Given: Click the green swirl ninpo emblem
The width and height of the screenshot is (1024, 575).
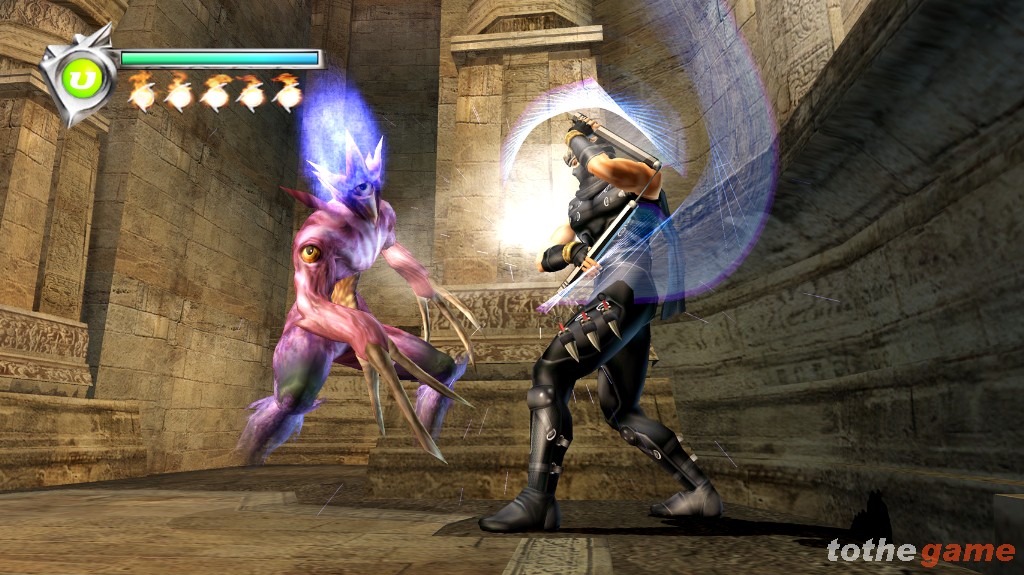Looking at the screenshot, I should pyautogui.click(x=78, y=77).
